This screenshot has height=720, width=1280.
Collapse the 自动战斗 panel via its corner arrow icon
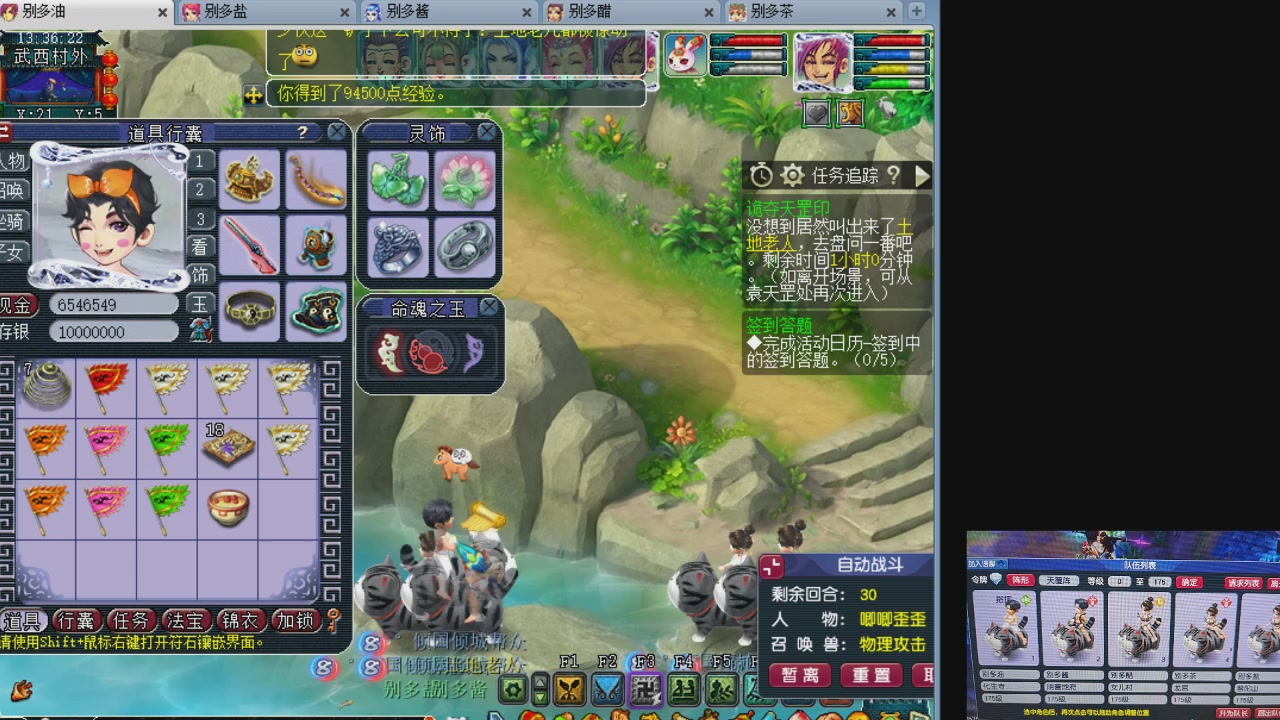coord(770,566)
